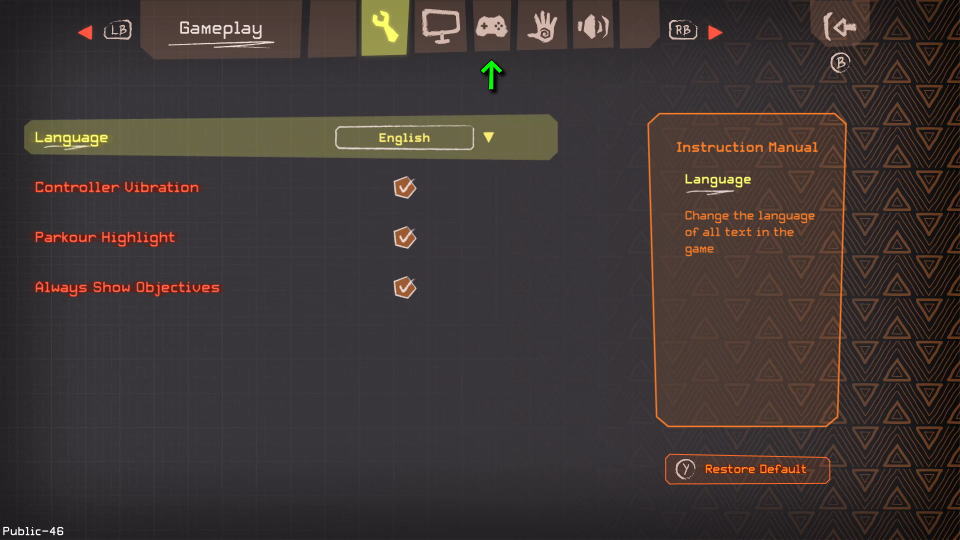Open the monitor display settings tab
This screenshot has height=540, width=960.
tap(440, 26)
